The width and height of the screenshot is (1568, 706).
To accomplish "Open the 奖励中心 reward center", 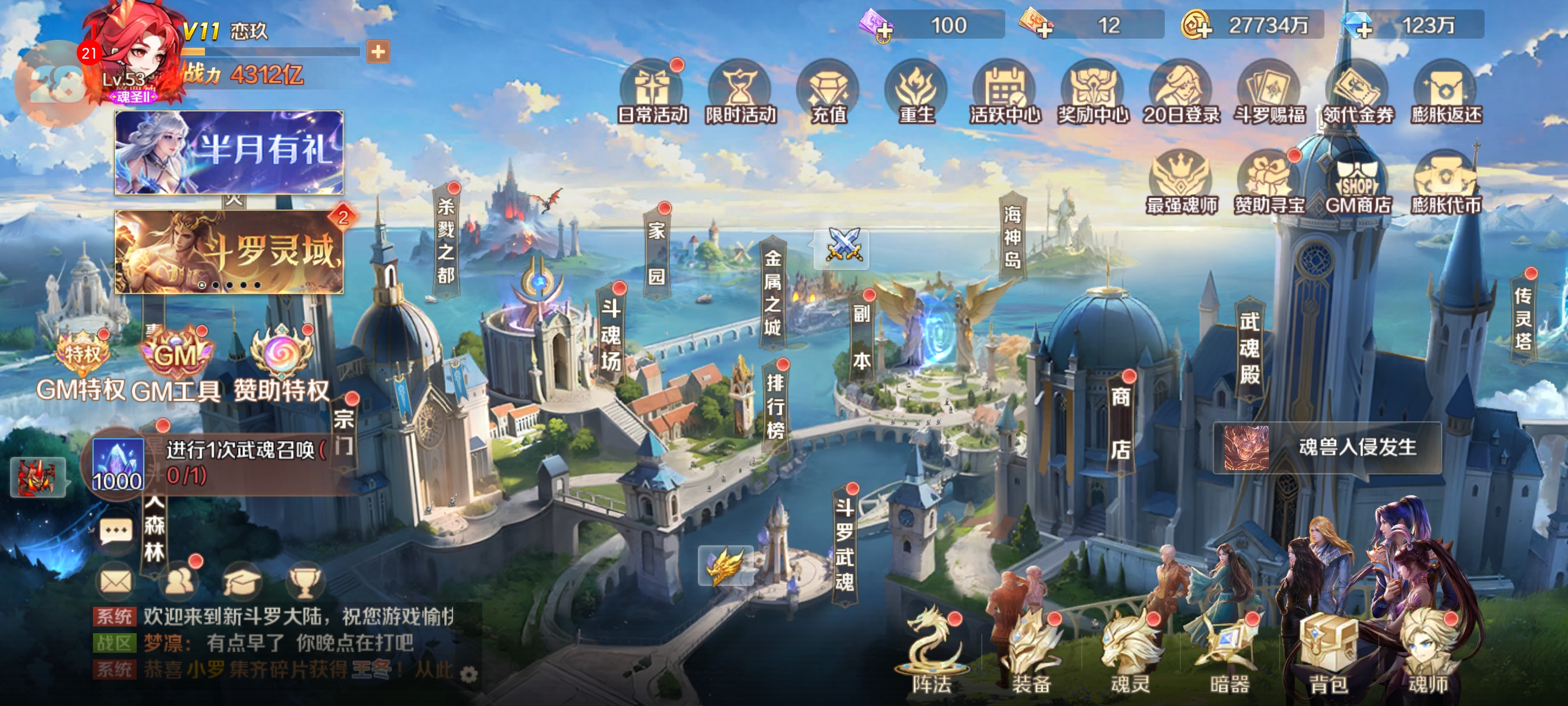I will [x=1093, y=92].
